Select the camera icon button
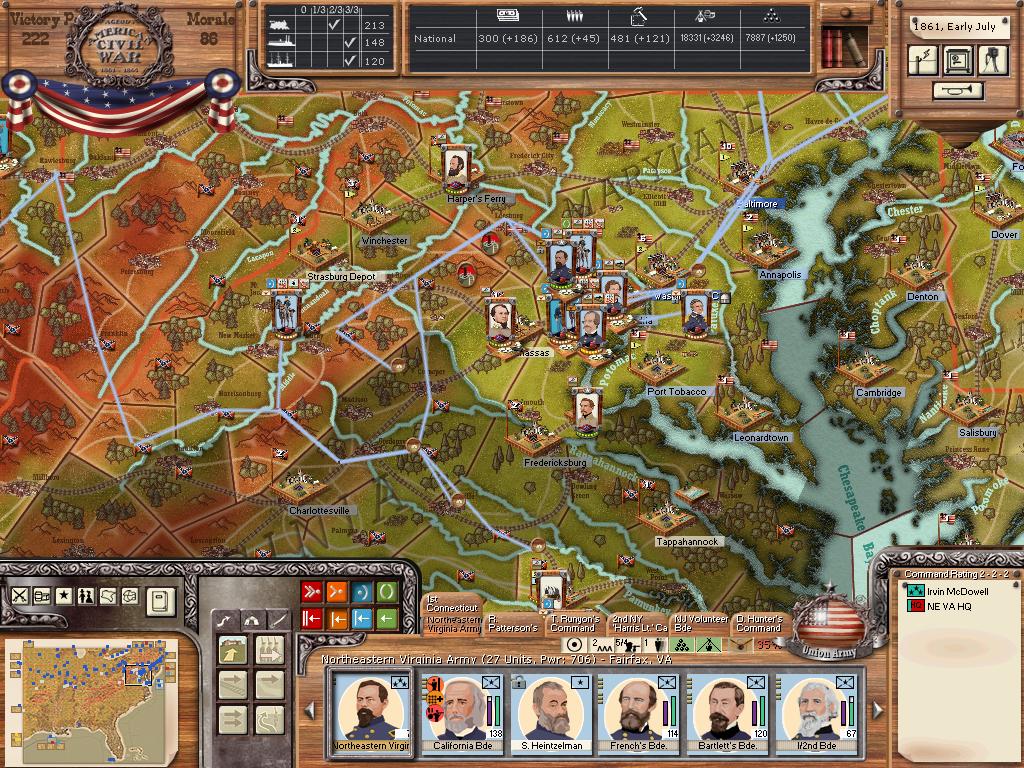The image size is (1024, 768). pos(991,60)
